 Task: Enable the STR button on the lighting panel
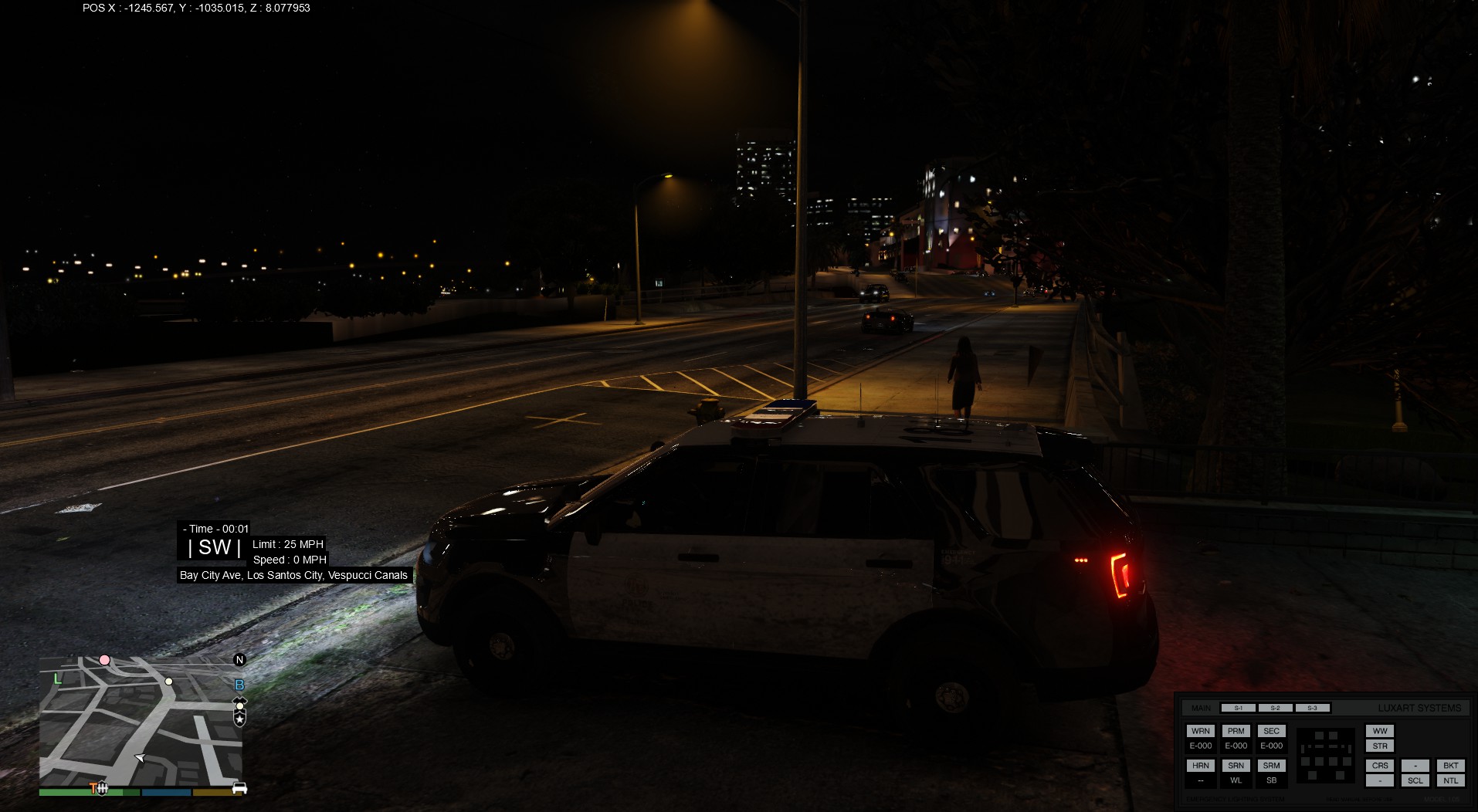point(1380,746)
